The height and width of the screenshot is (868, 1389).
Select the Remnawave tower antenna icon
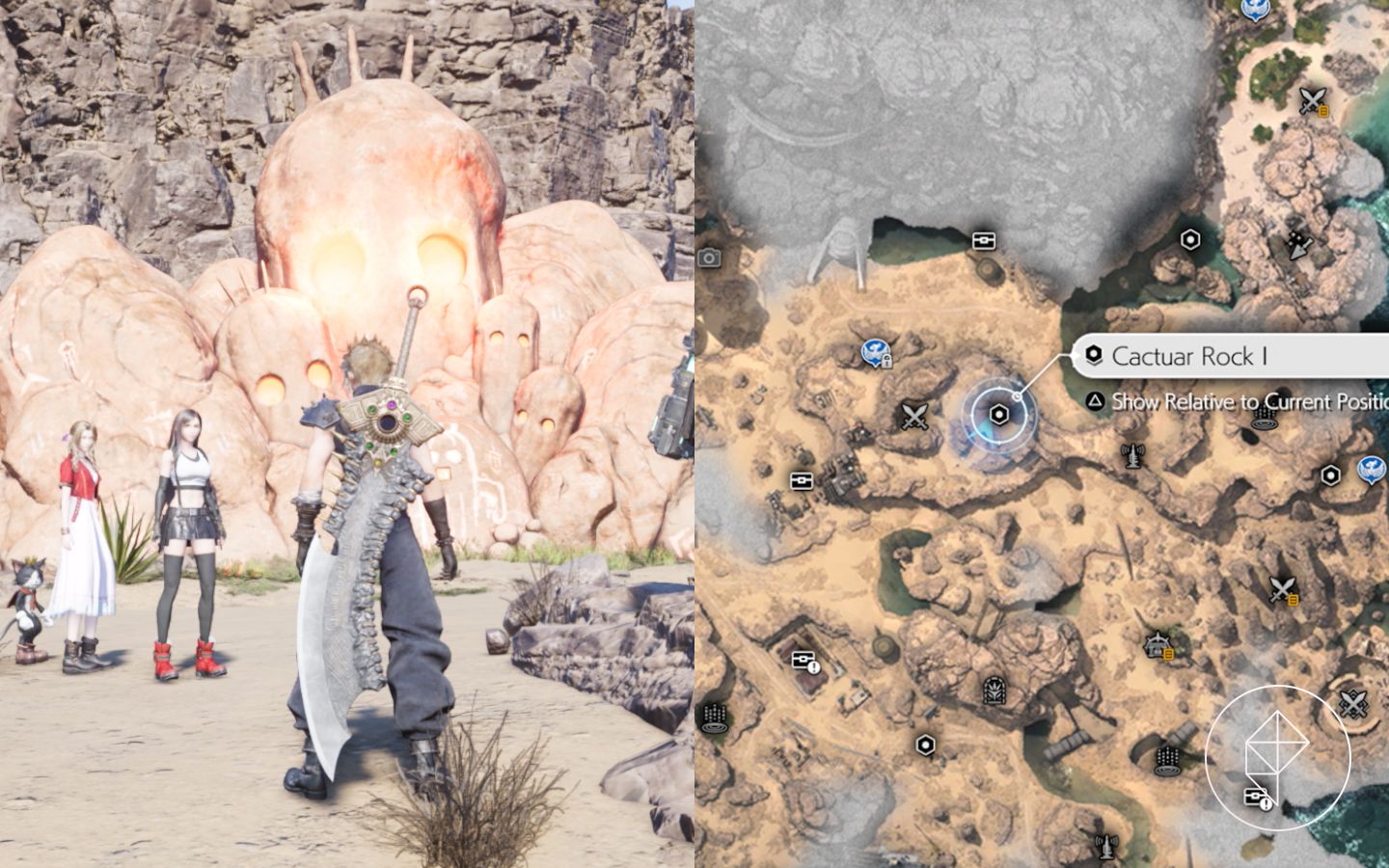pyautogui.click(x=1131, y=455)
